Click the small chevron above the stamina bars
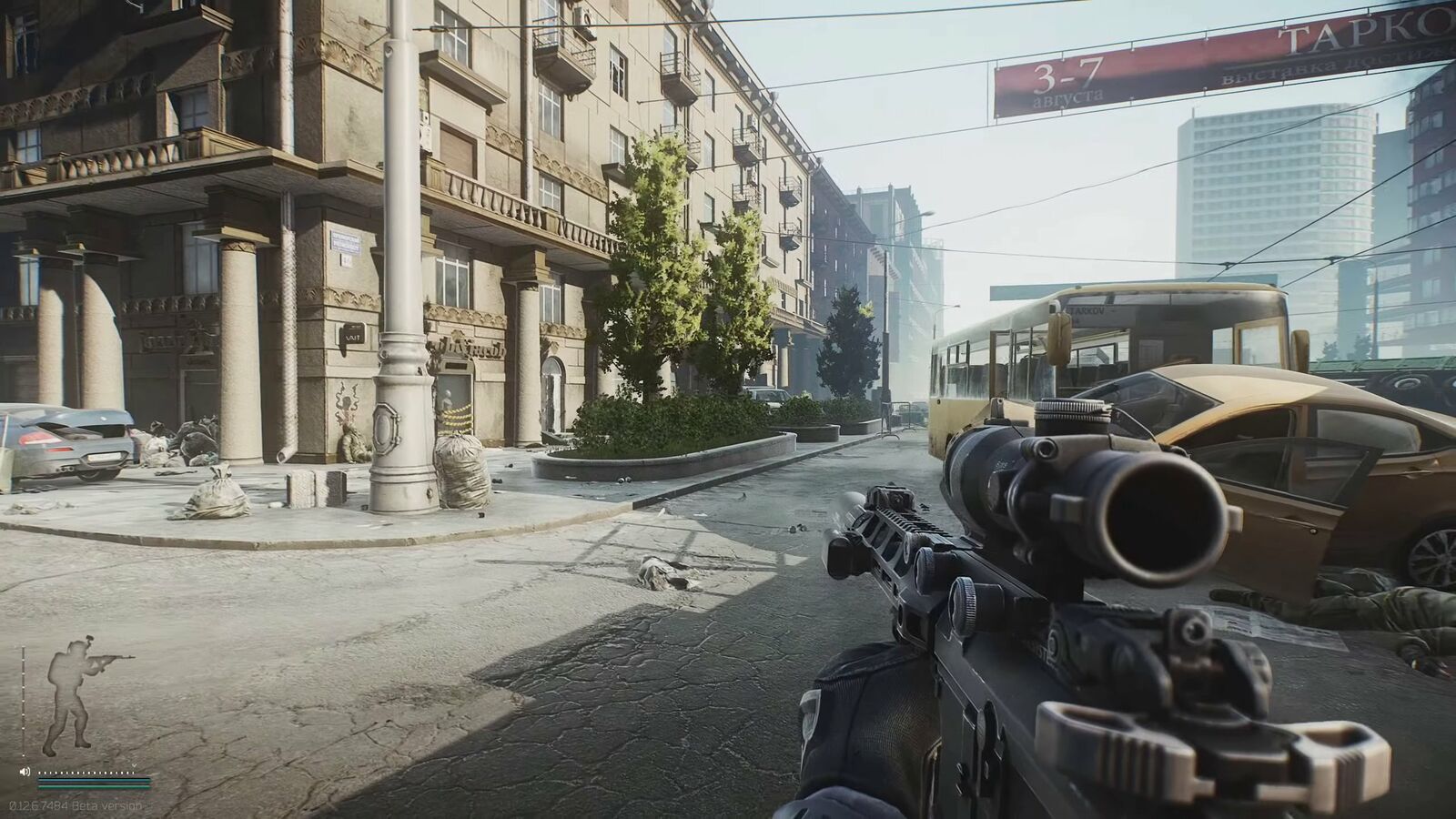Screen dimensions: 1456x819 tap(134, 765)
